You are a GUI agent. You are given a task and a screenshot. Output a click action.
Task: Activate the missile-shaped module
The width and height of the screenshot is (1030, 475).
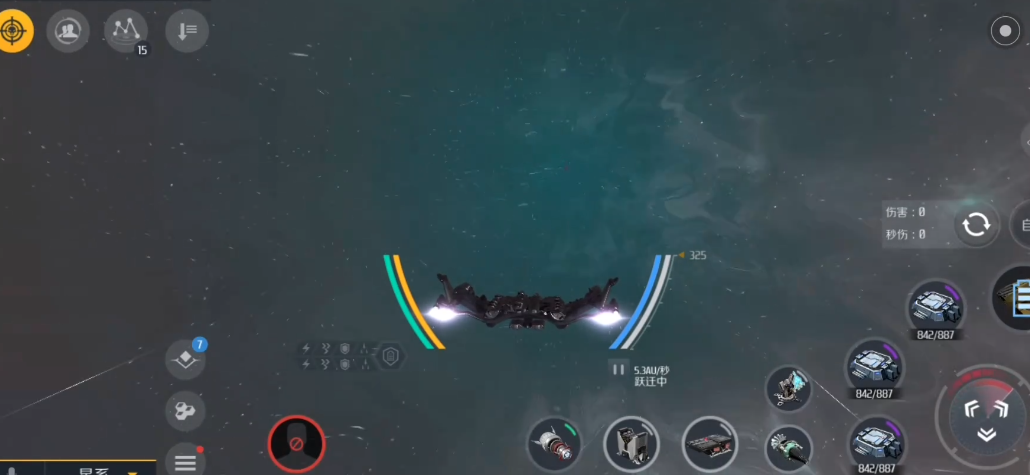[554, 443]
